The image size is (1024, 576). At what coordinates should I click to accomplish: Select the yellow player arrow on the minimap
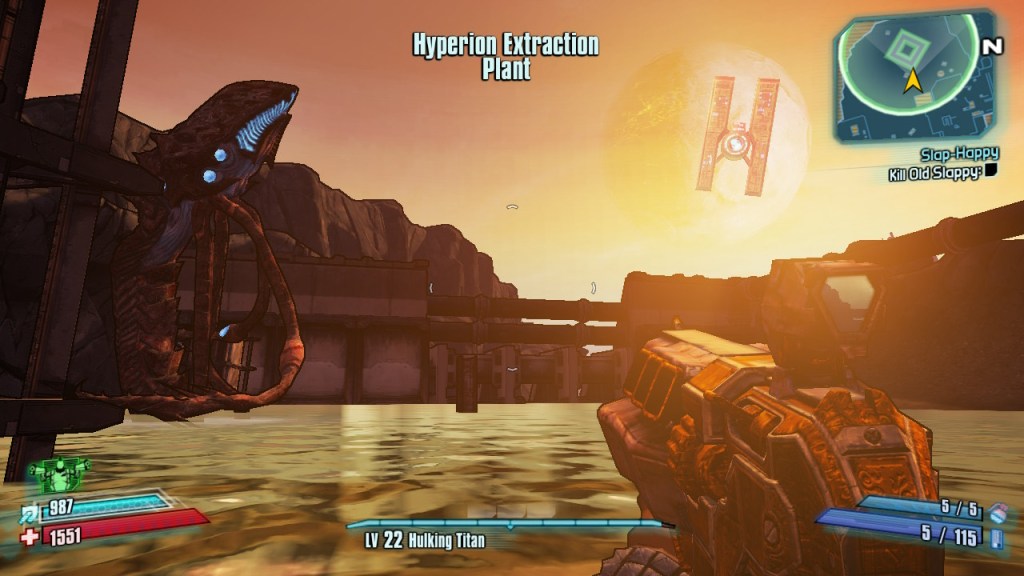(x=912, y=81)
